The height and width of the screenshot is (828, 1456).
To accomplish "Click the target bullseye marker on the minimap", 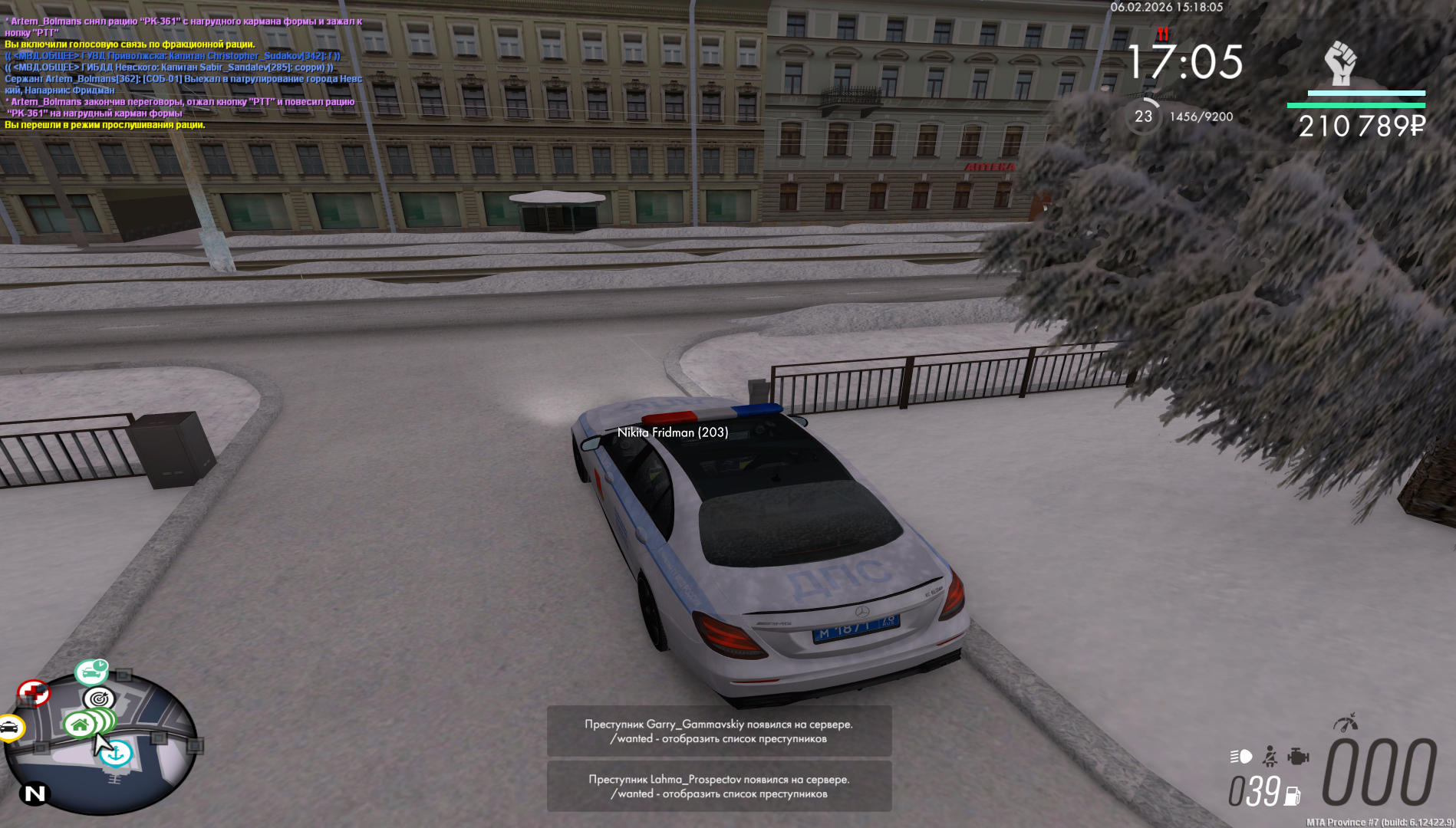I will 99,698.
